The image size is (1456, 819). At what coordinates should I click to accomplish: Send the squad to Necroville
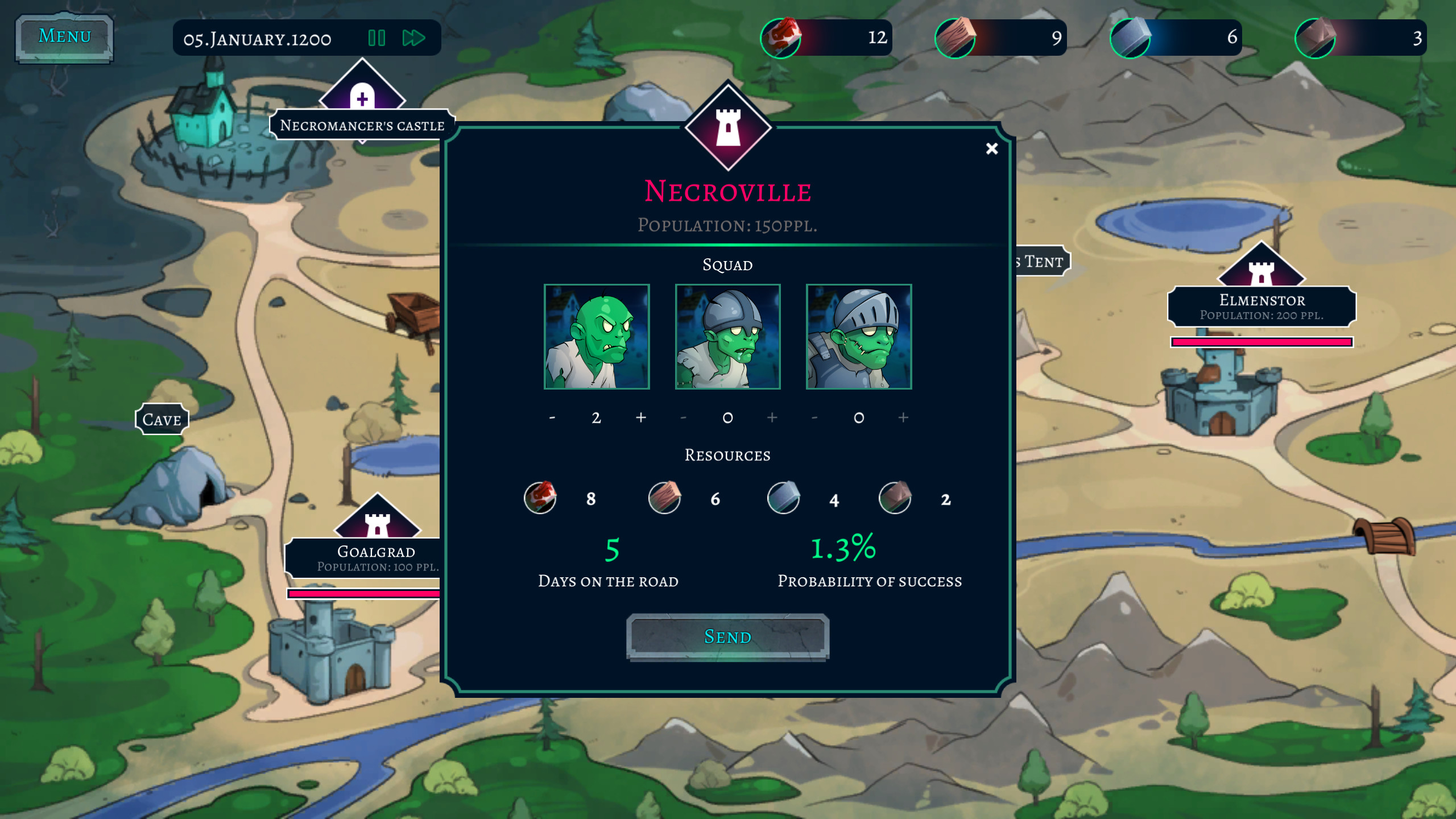727,637
